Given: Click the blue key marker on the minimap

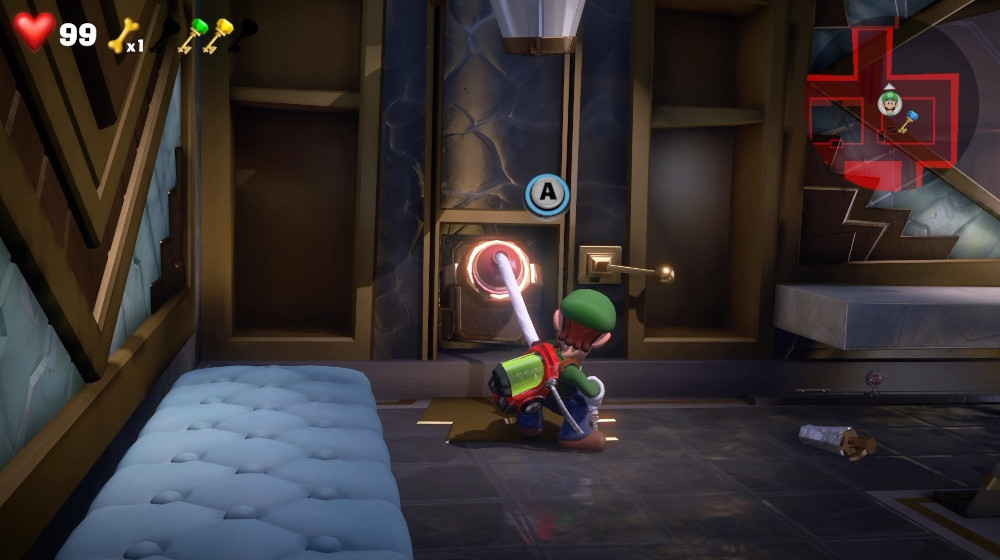Looking at the screenshot, I should click(908, 122).
